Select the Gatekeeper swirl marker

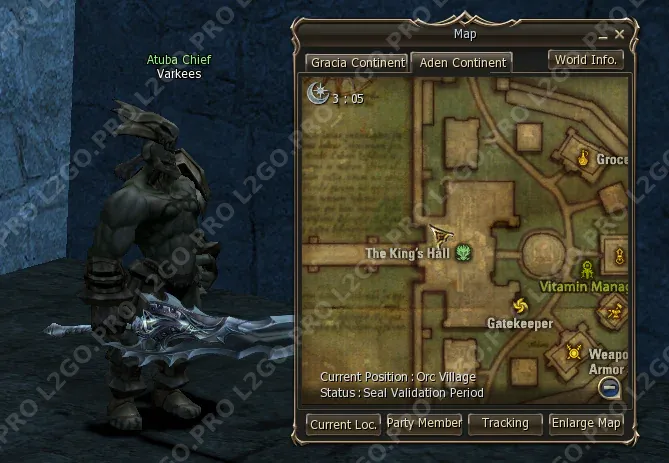(x=520, y=306)
